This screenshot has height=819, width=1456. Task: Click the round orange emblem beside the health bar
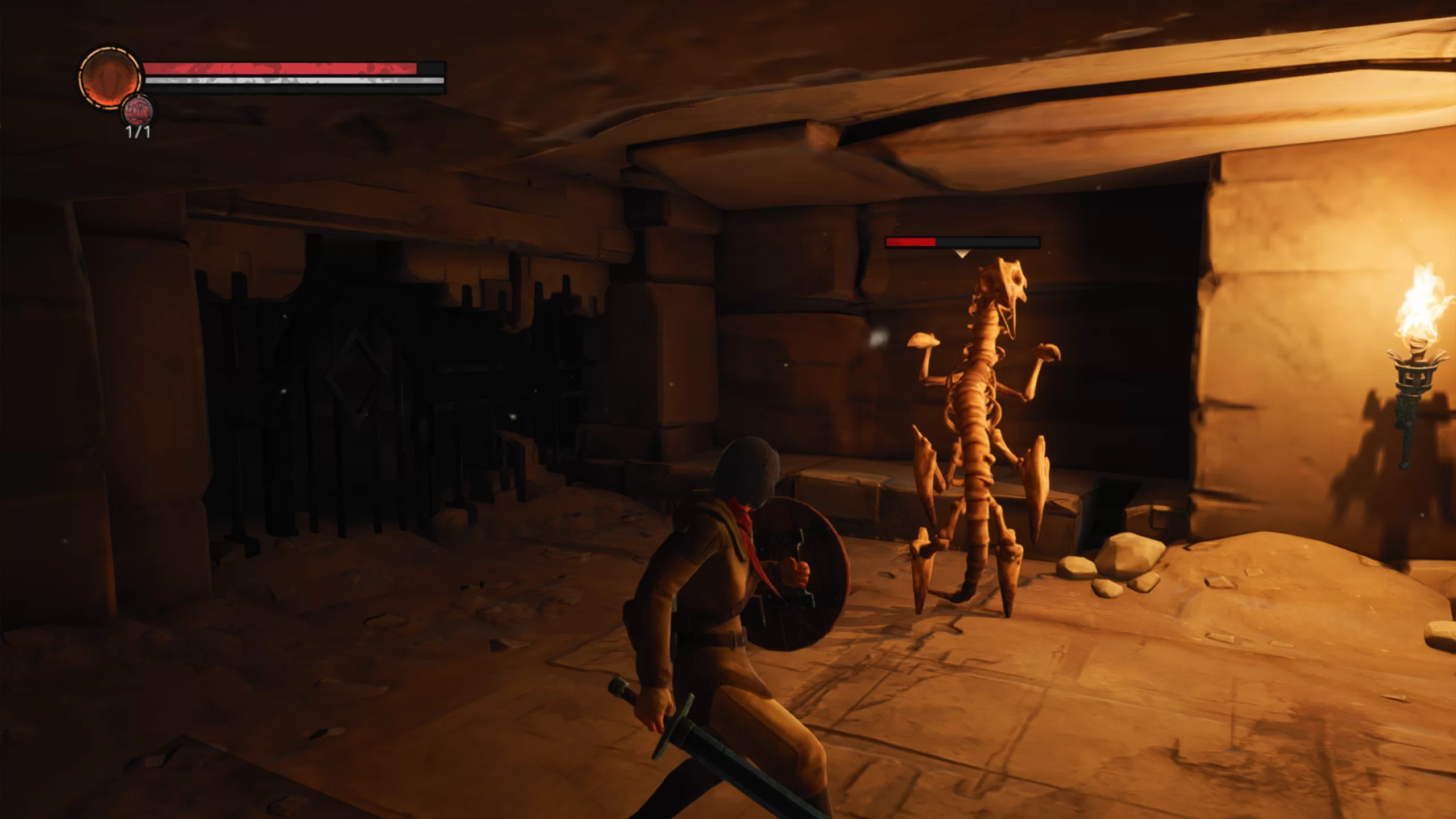click(109, 77)
